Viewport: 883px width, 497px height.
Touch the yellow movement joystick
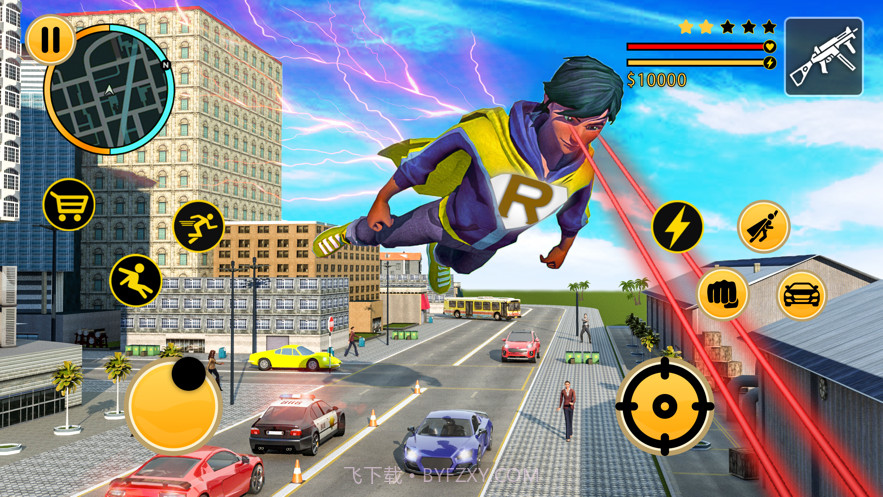(x=173, y=405)
